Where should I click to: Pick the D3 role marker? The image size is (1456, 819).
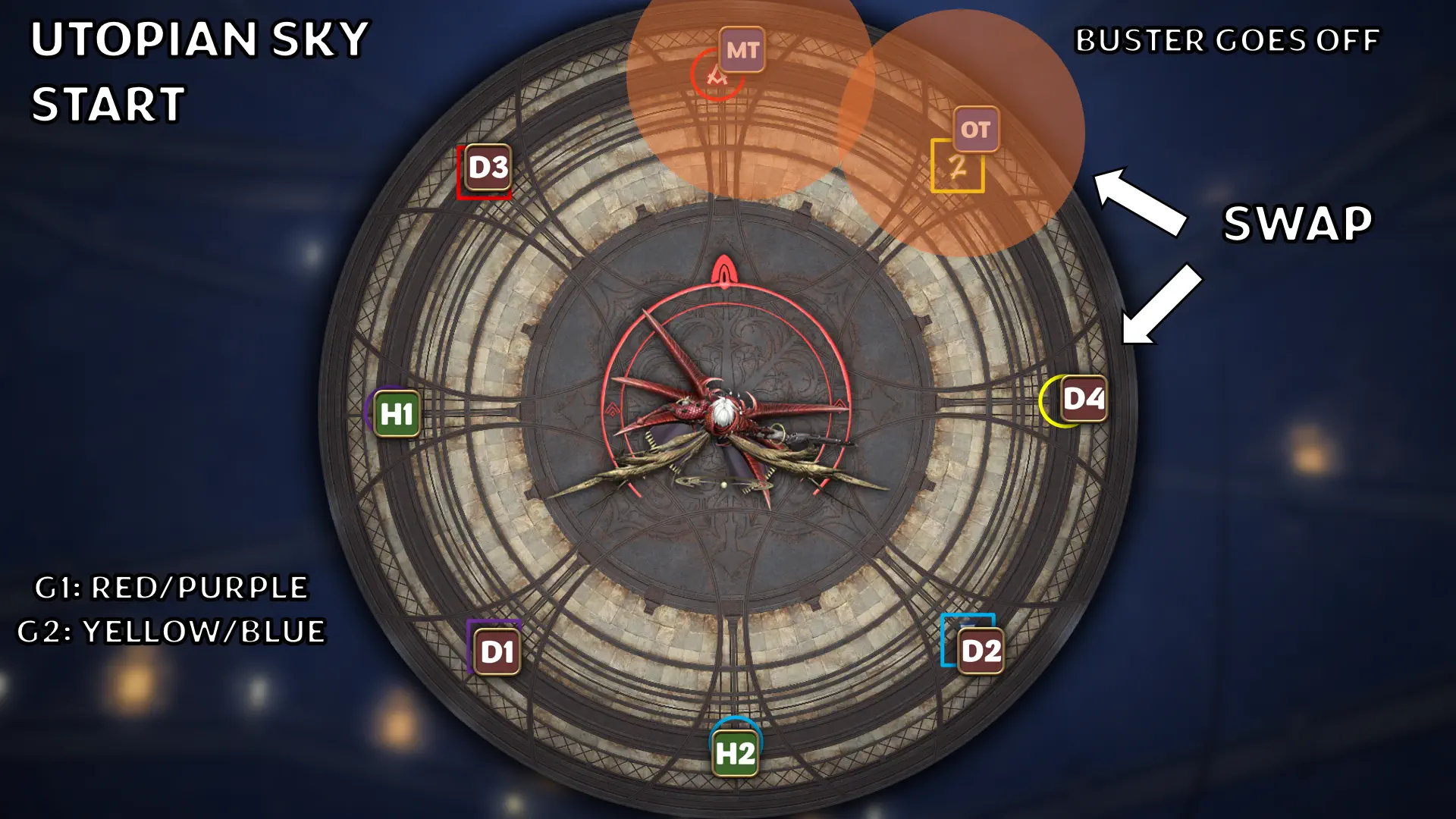pyautogui.click(x=488, y=167)
